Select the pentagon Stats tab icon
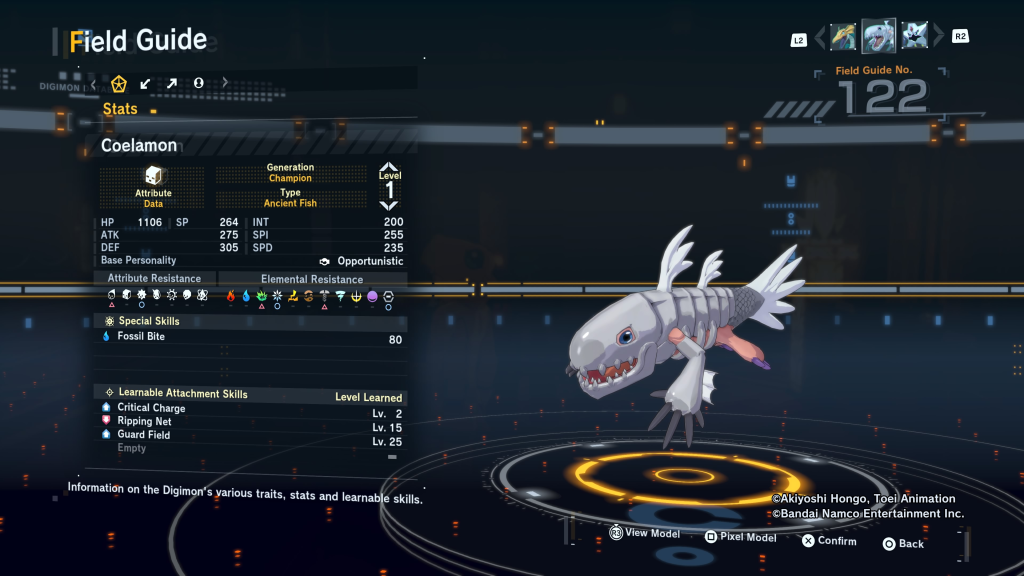Image resolution: width=1024 pixels, height=576 pixels. coord(119,83)
